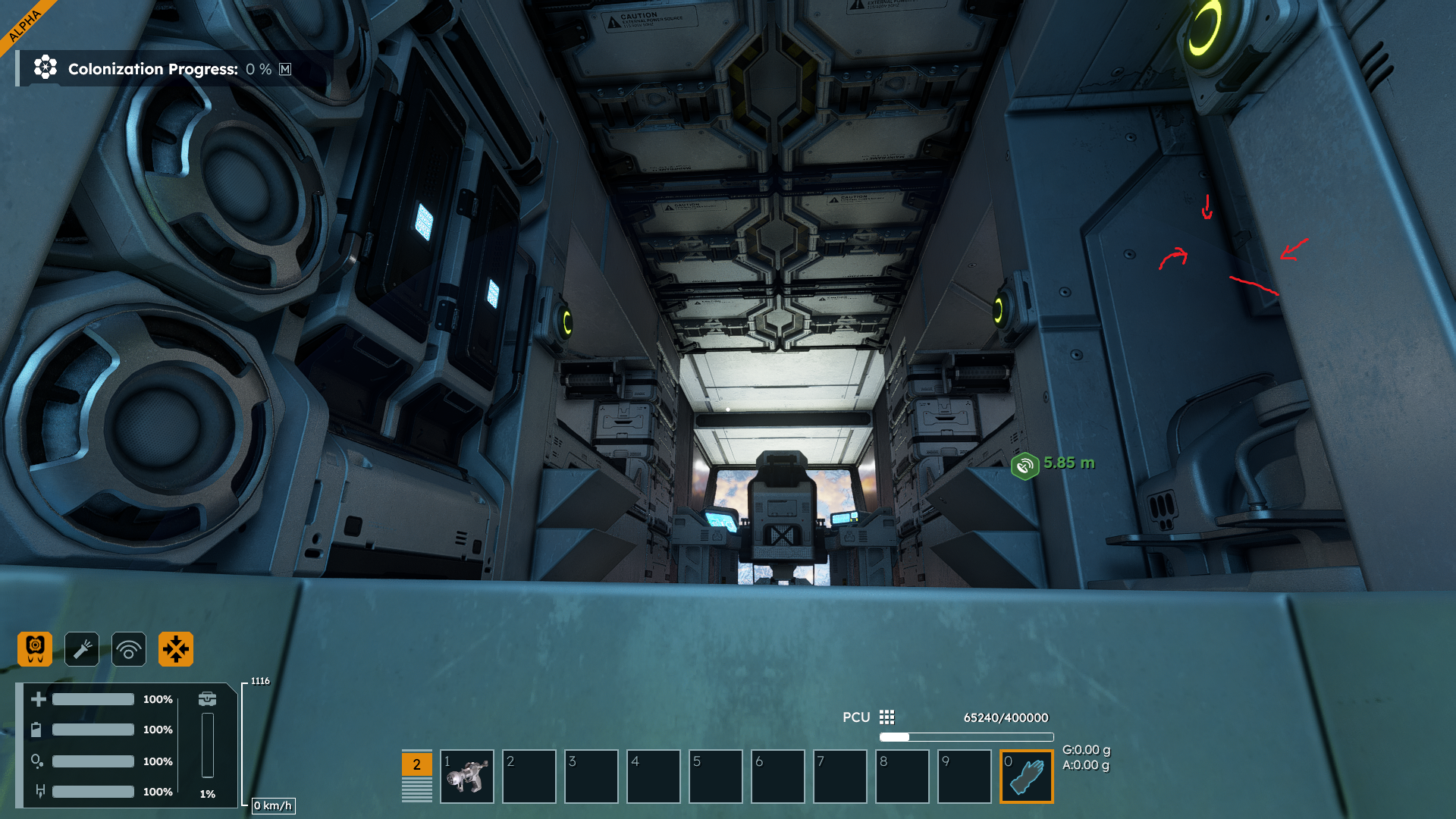Open the Colonization Progress tracker

click(x=152, y=69)
